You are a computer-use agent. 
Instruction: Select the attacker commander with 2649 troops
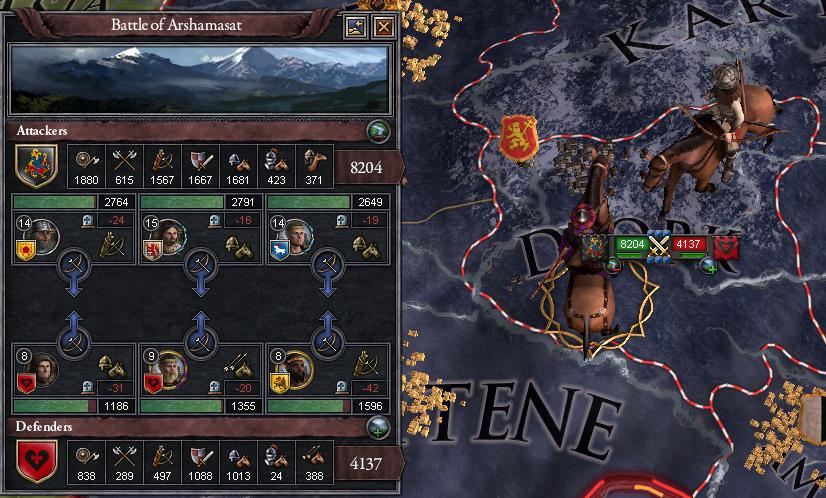[299, 236]
